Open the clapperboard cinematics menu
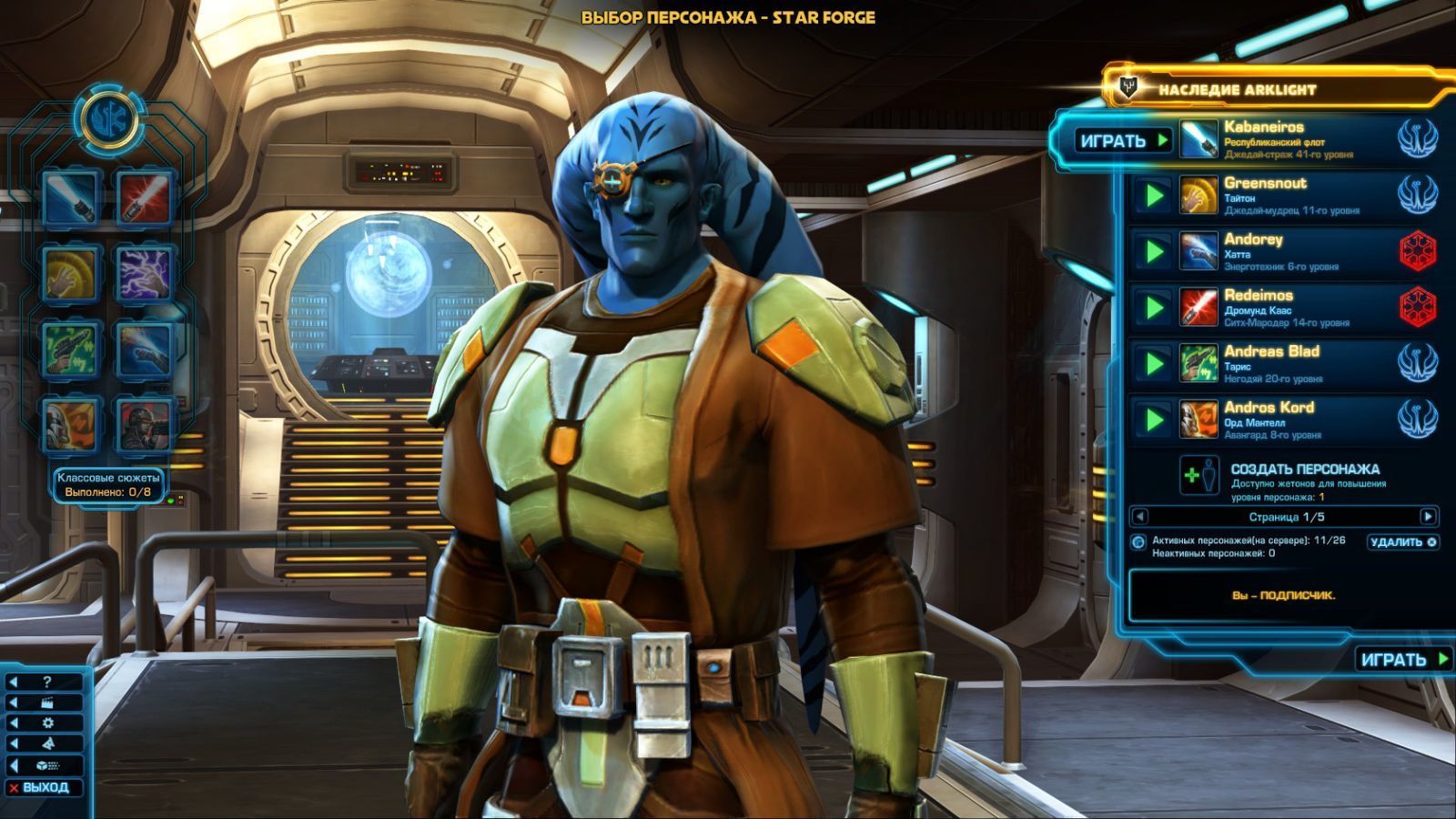This screenshot has width=1456, height=819. click(x=47, y=703)
